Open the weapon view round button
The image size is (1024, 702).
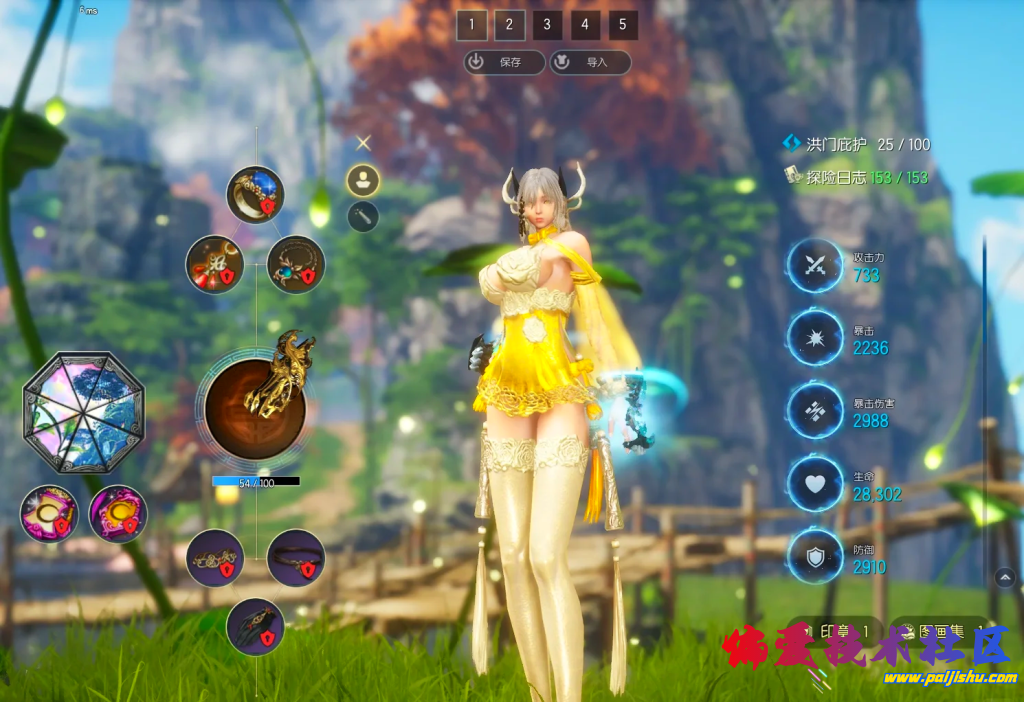(363, 216)
